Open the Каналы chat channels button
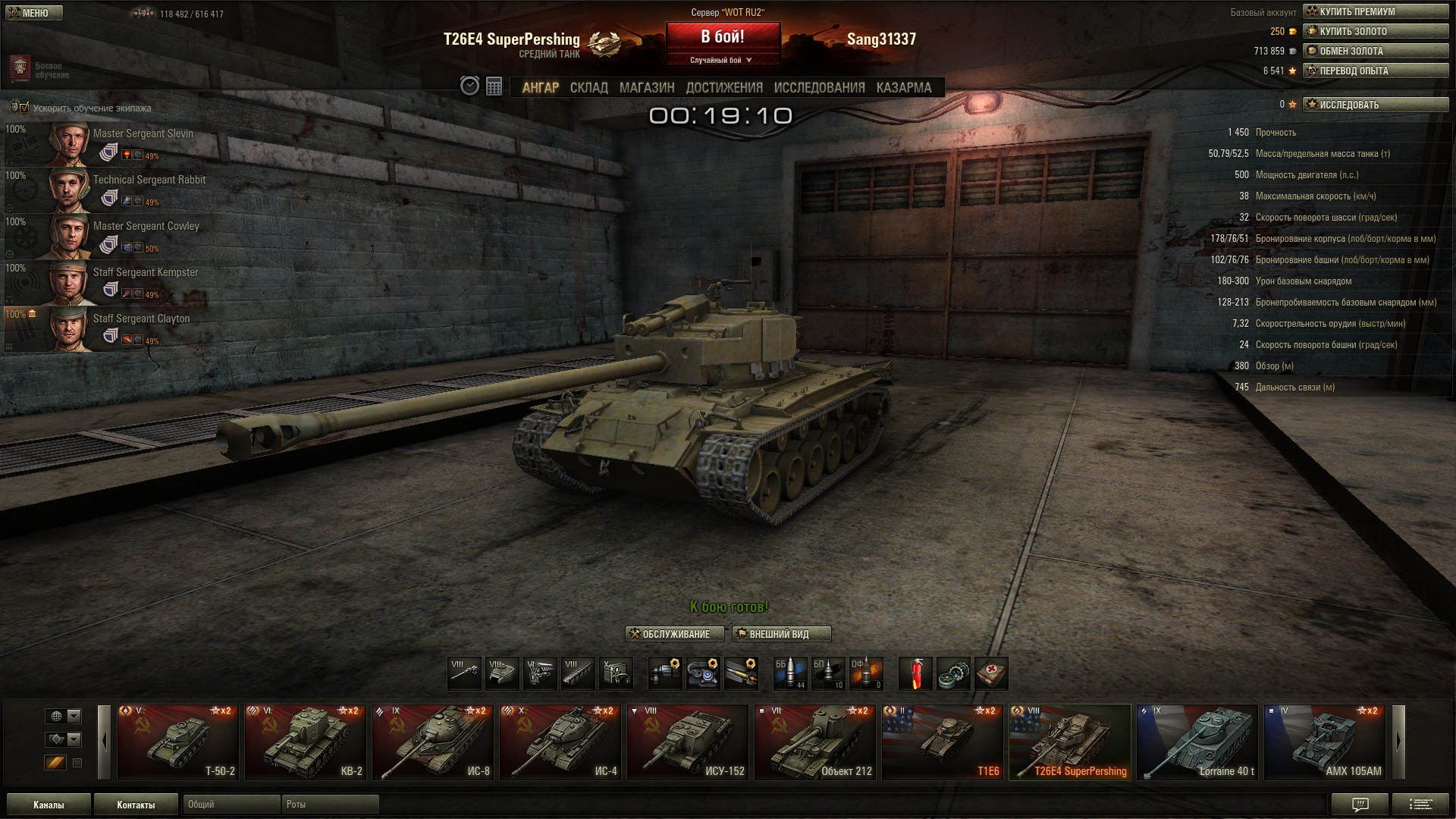The height and width of the screenshot is (819, 1456). tap(49, 805)
